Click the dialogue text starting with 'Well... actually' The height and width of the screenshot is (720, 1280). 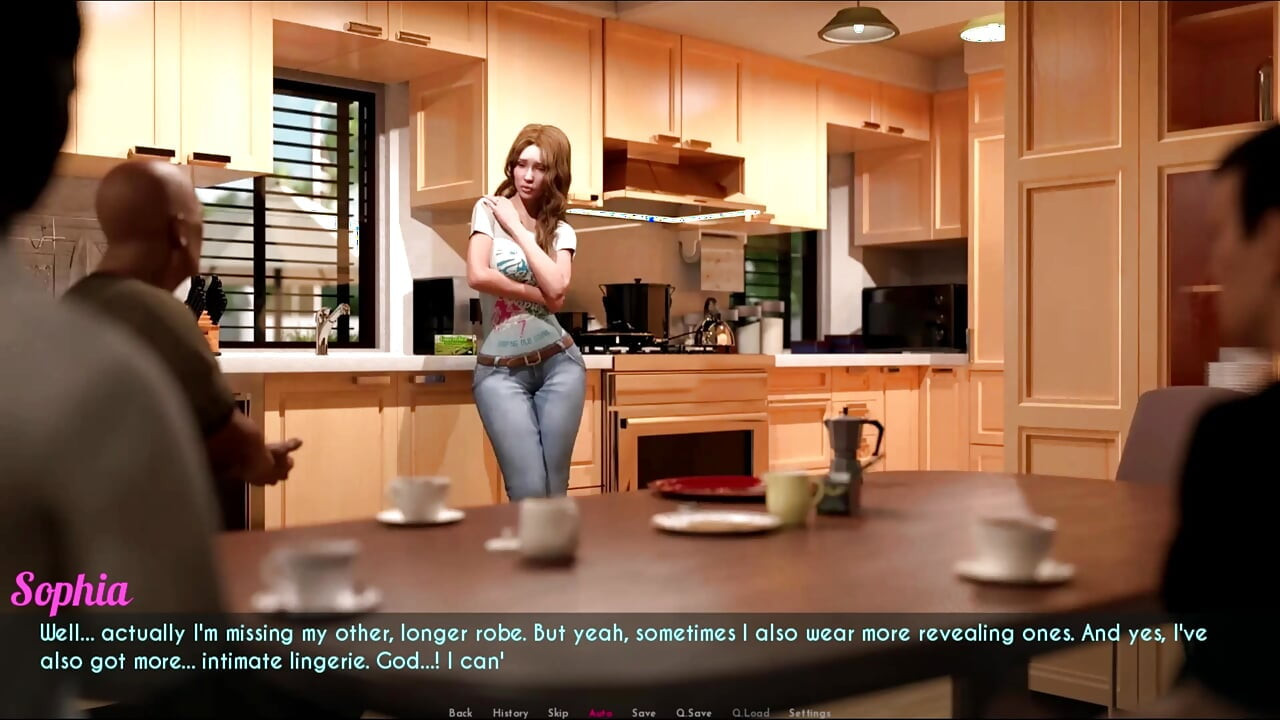tap(300, 632)
